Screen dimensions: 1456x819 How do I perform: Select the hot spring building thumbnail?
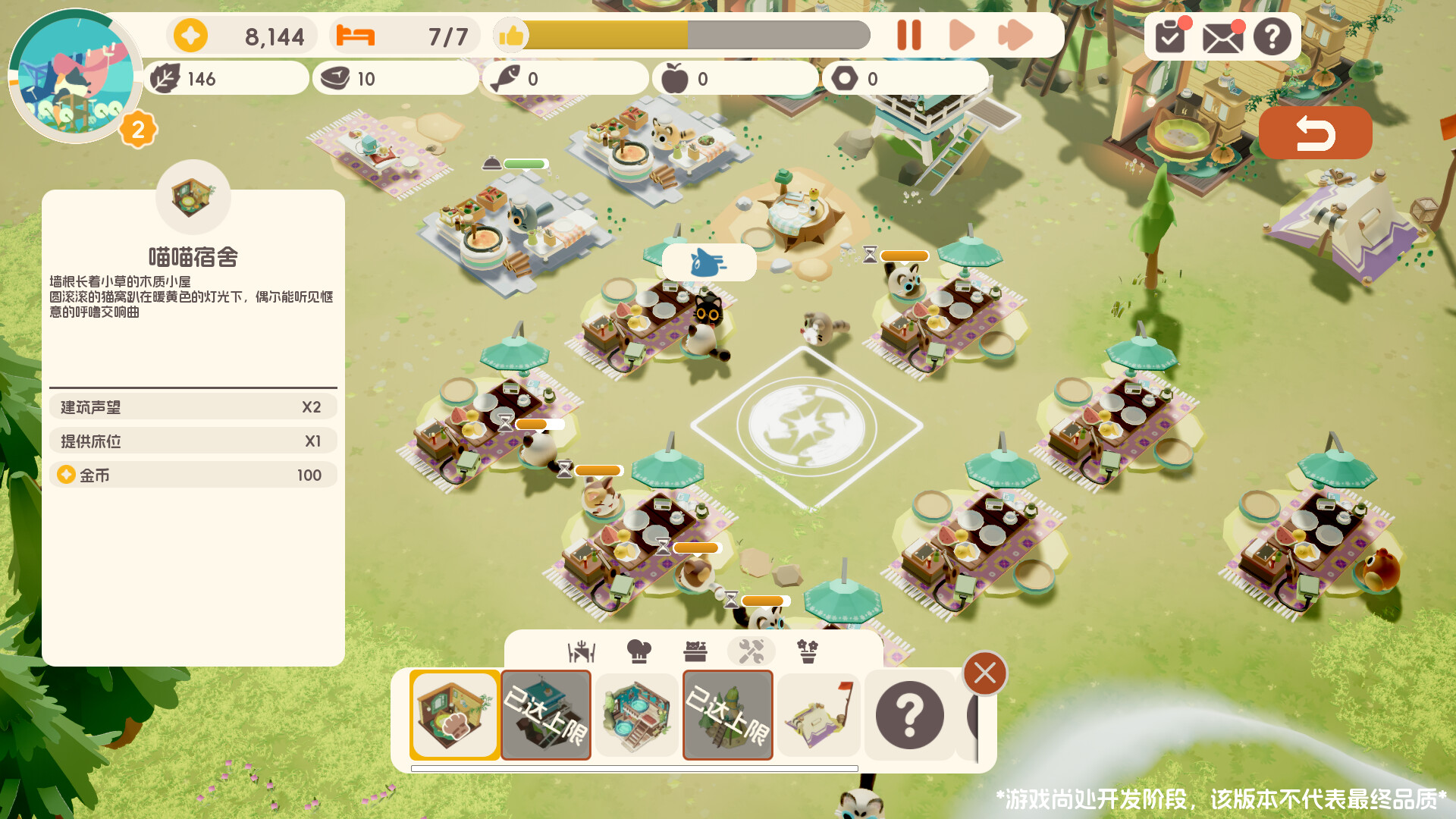[637, 714]
